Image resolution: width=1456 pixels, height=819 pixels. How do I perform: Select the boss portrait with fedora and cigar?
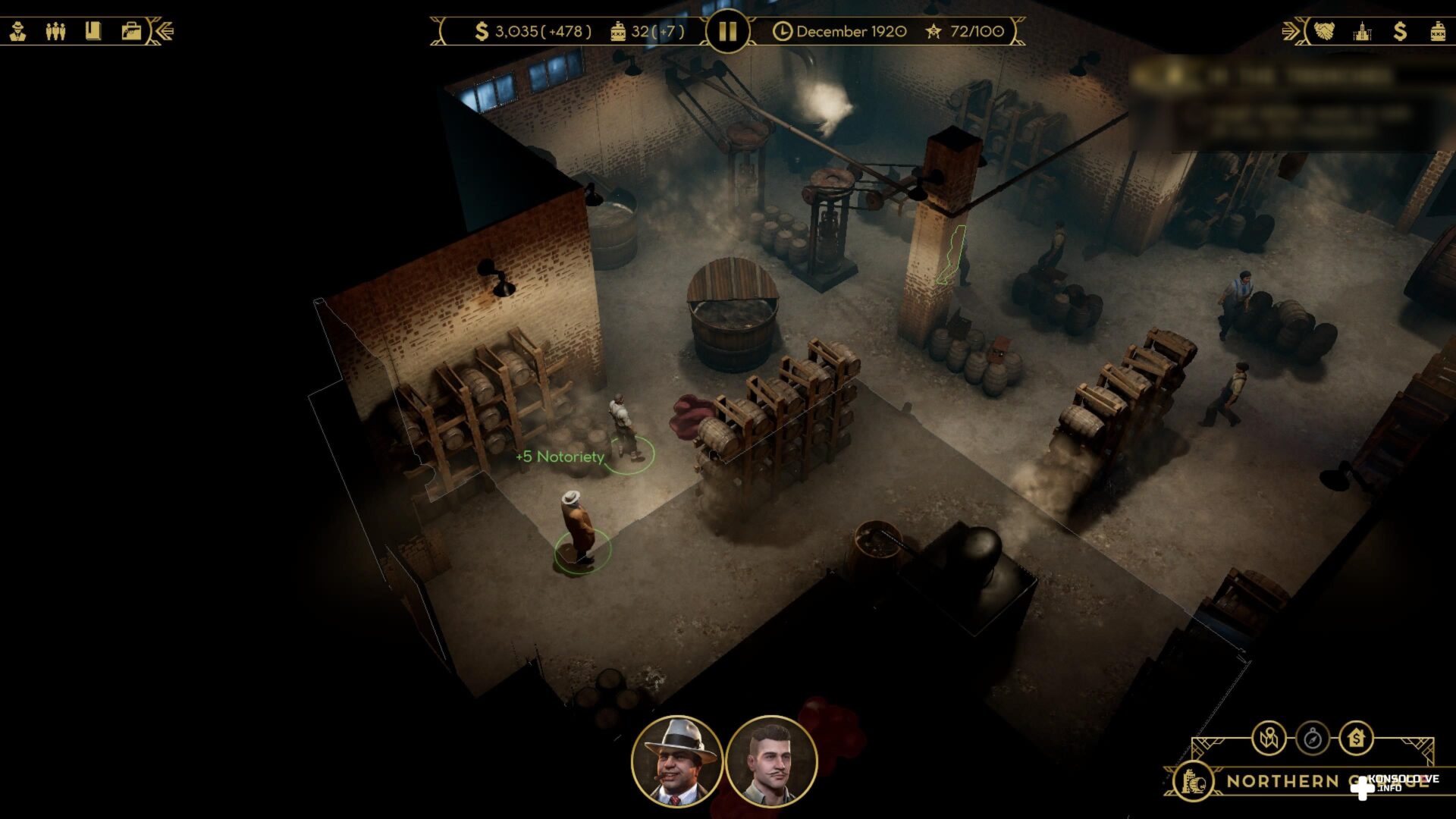pyautogui.click(x=677, y=761)
